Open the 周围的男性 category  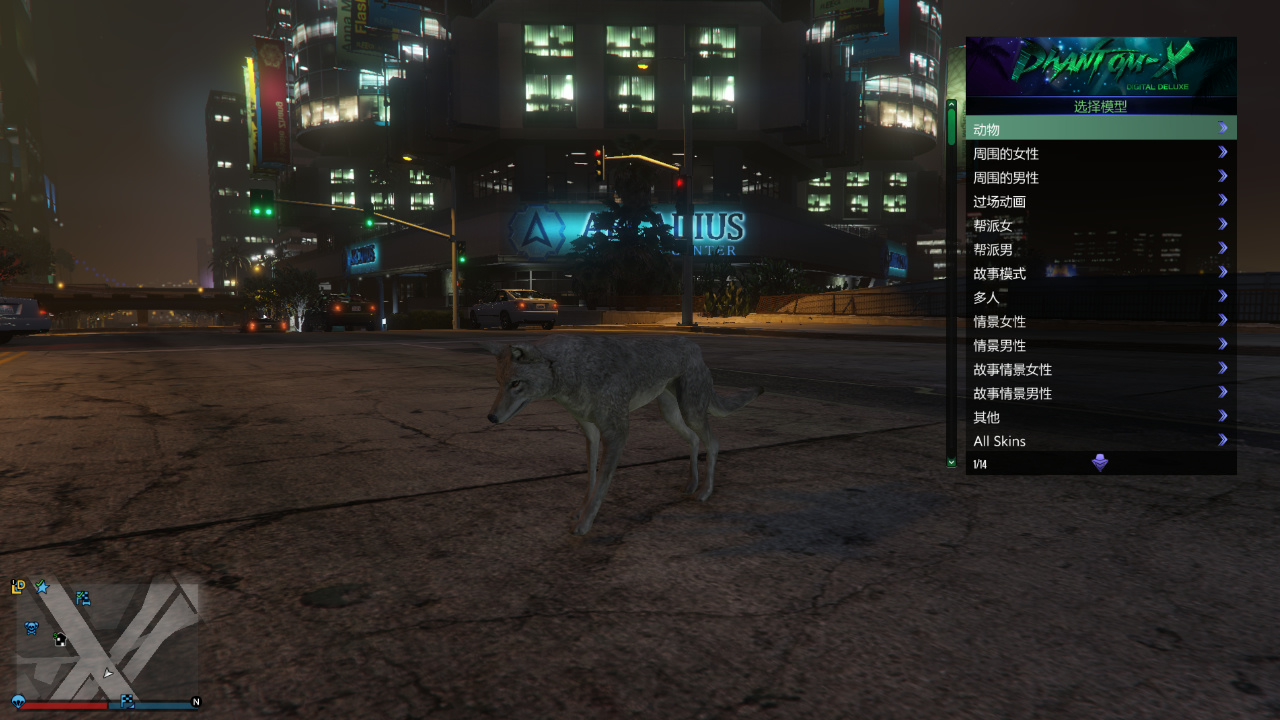(x=1100, y=177)
